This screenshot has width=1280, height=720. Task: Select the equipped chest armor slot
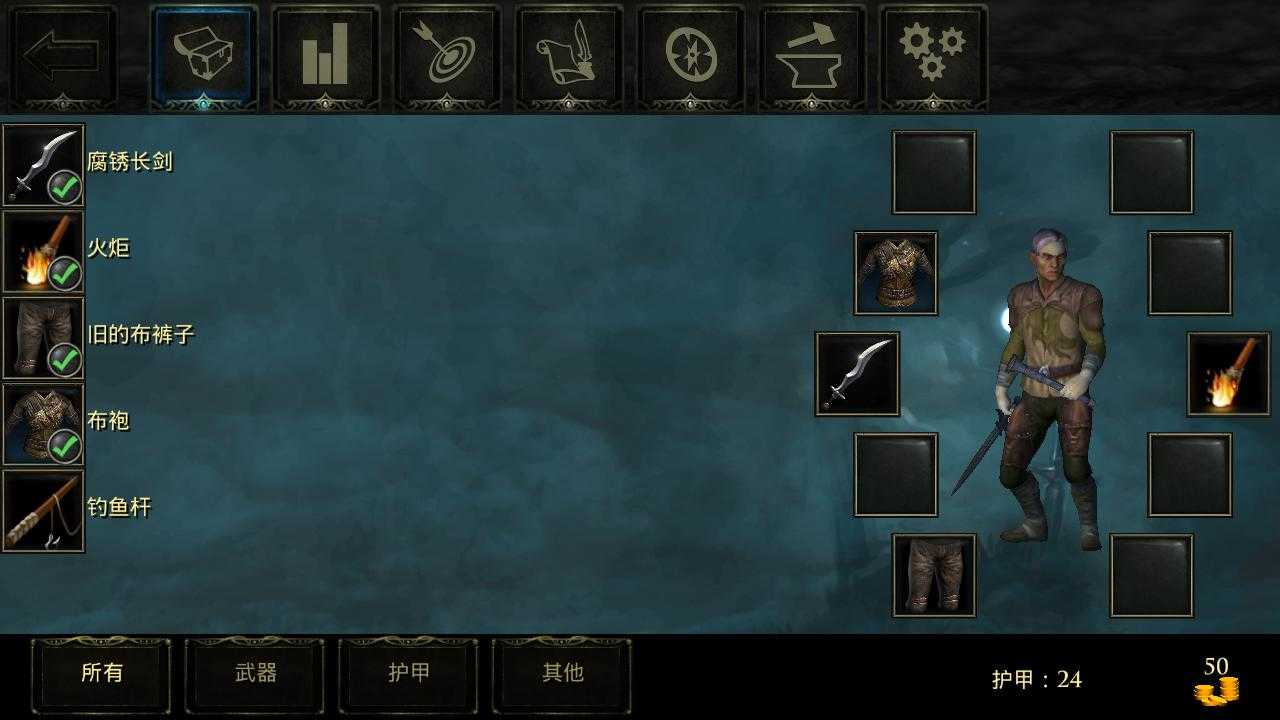tap(895, 272)
